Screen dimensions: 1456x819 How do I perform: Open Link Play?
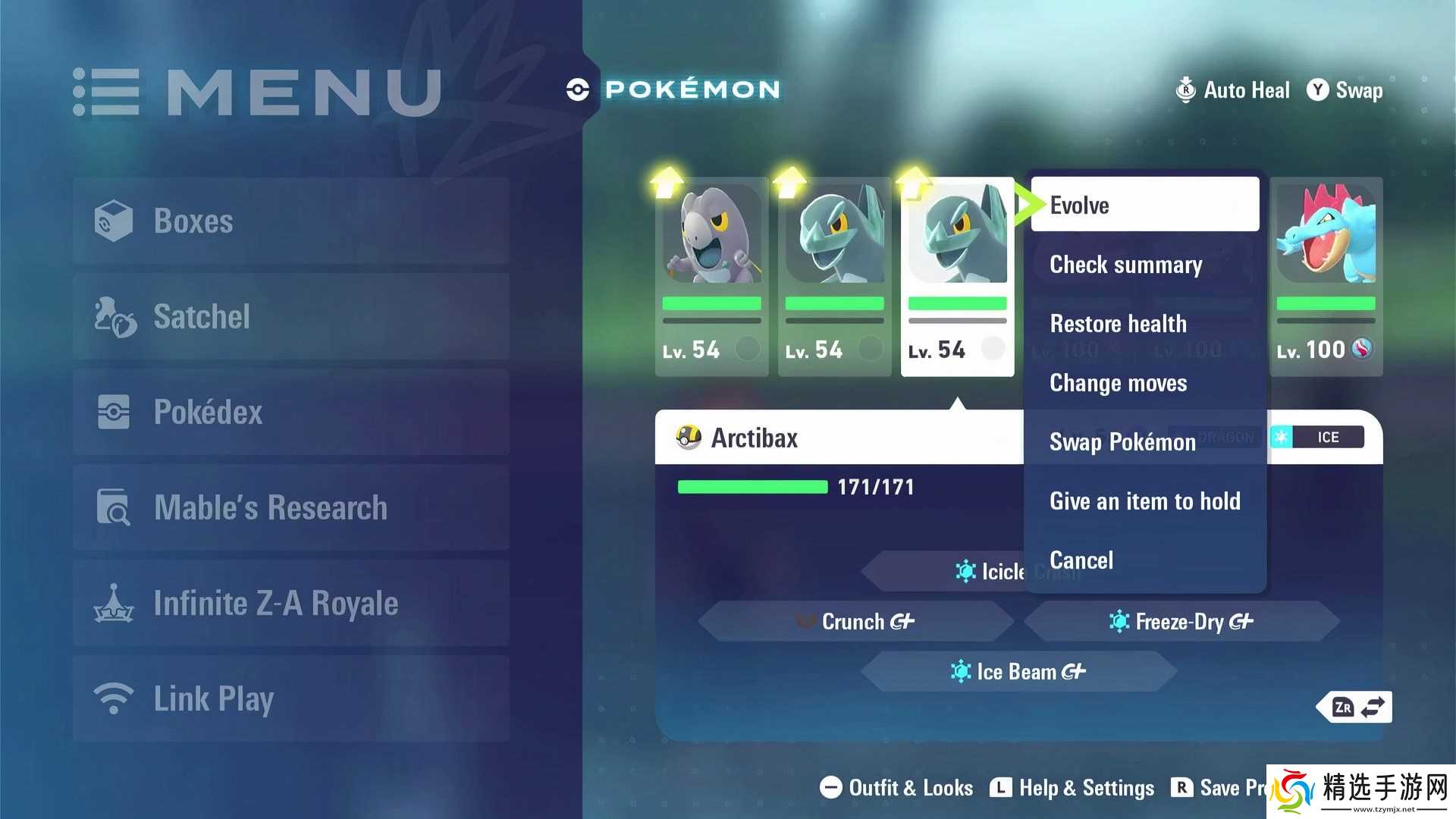(x=291, y=699)
